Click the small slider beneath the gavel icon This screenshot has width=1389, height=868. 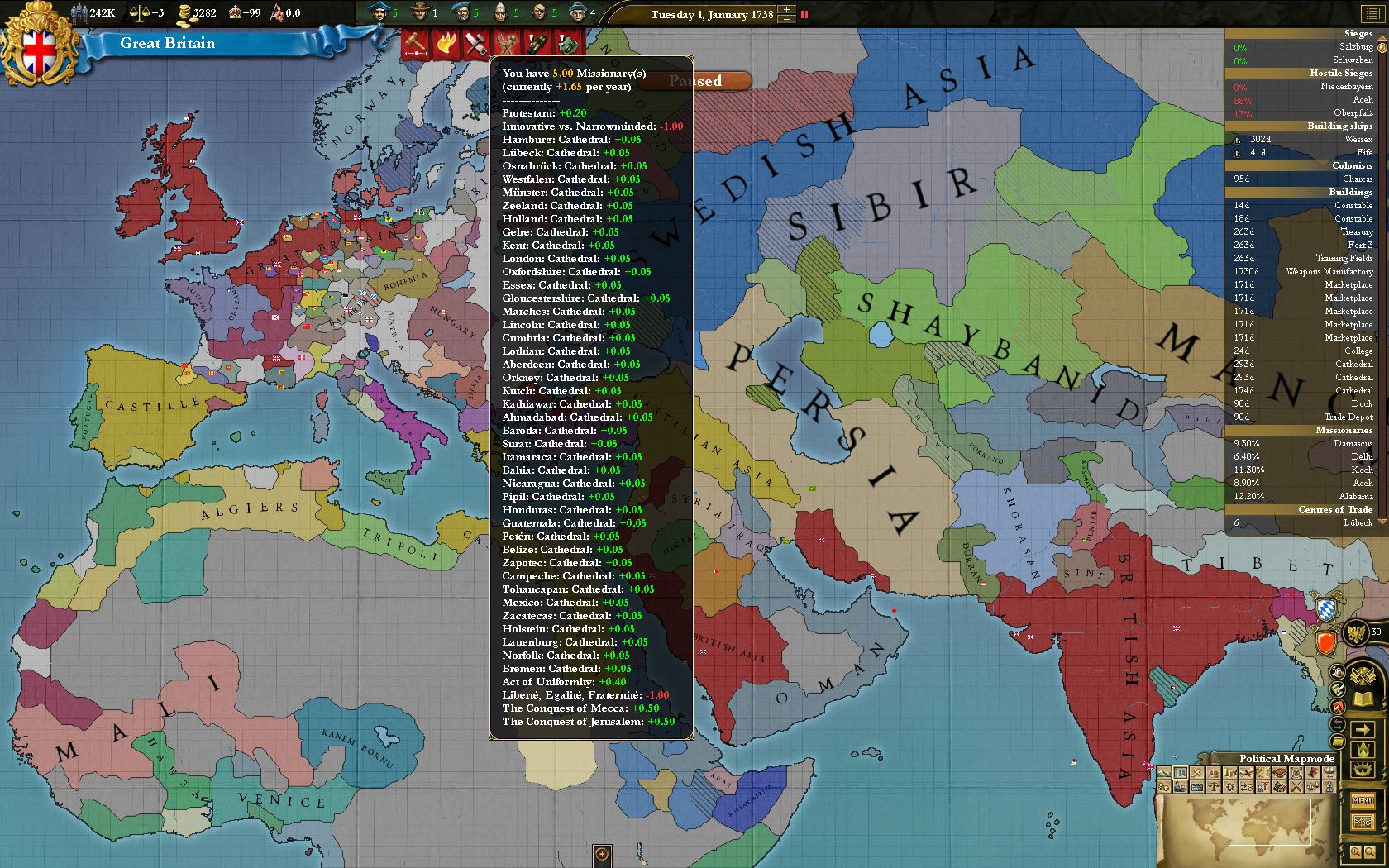coord(415,53)
